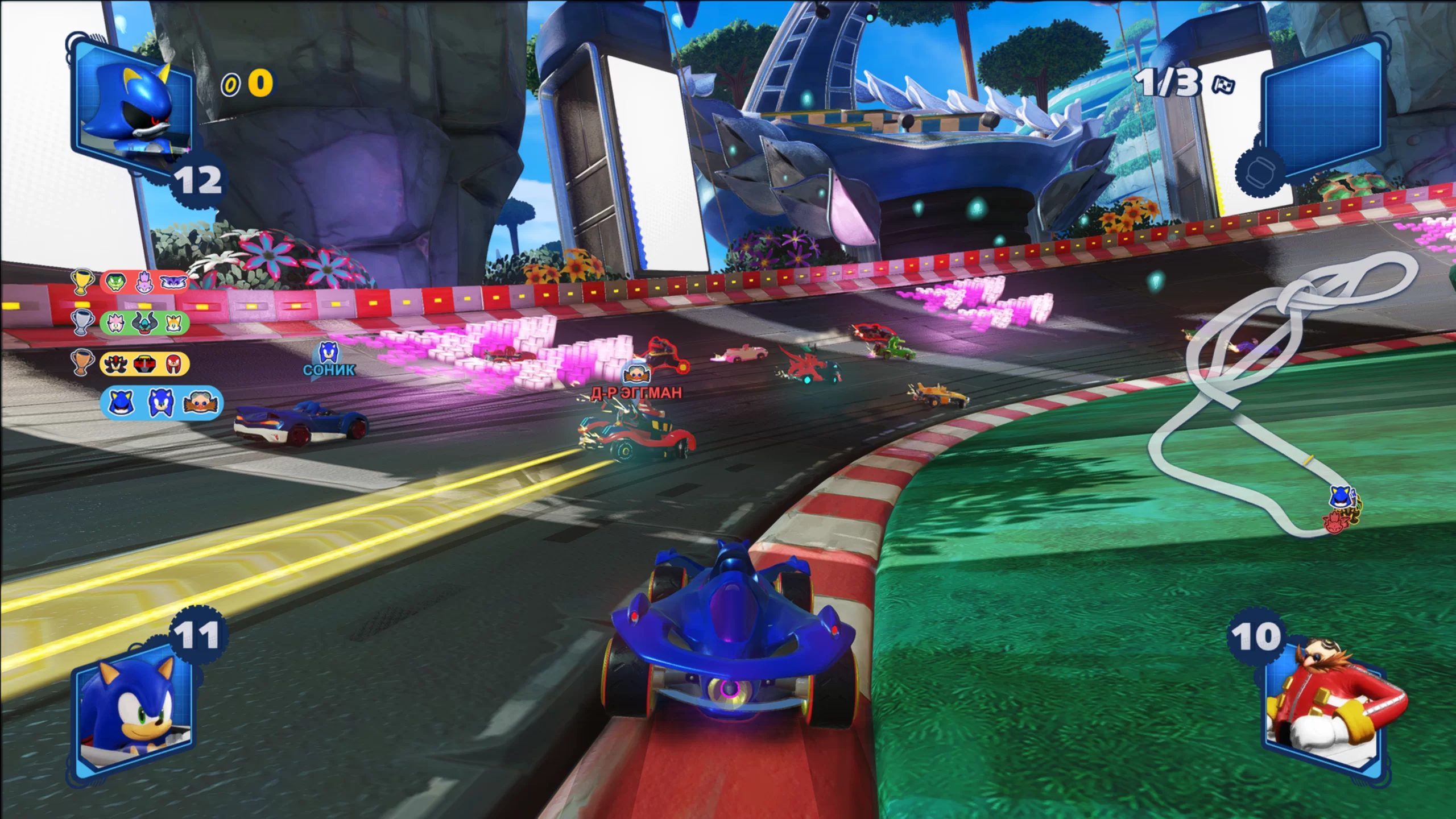Click the gold trophy icon
This screenshot has width=1456, height=819.
[81, 282]
